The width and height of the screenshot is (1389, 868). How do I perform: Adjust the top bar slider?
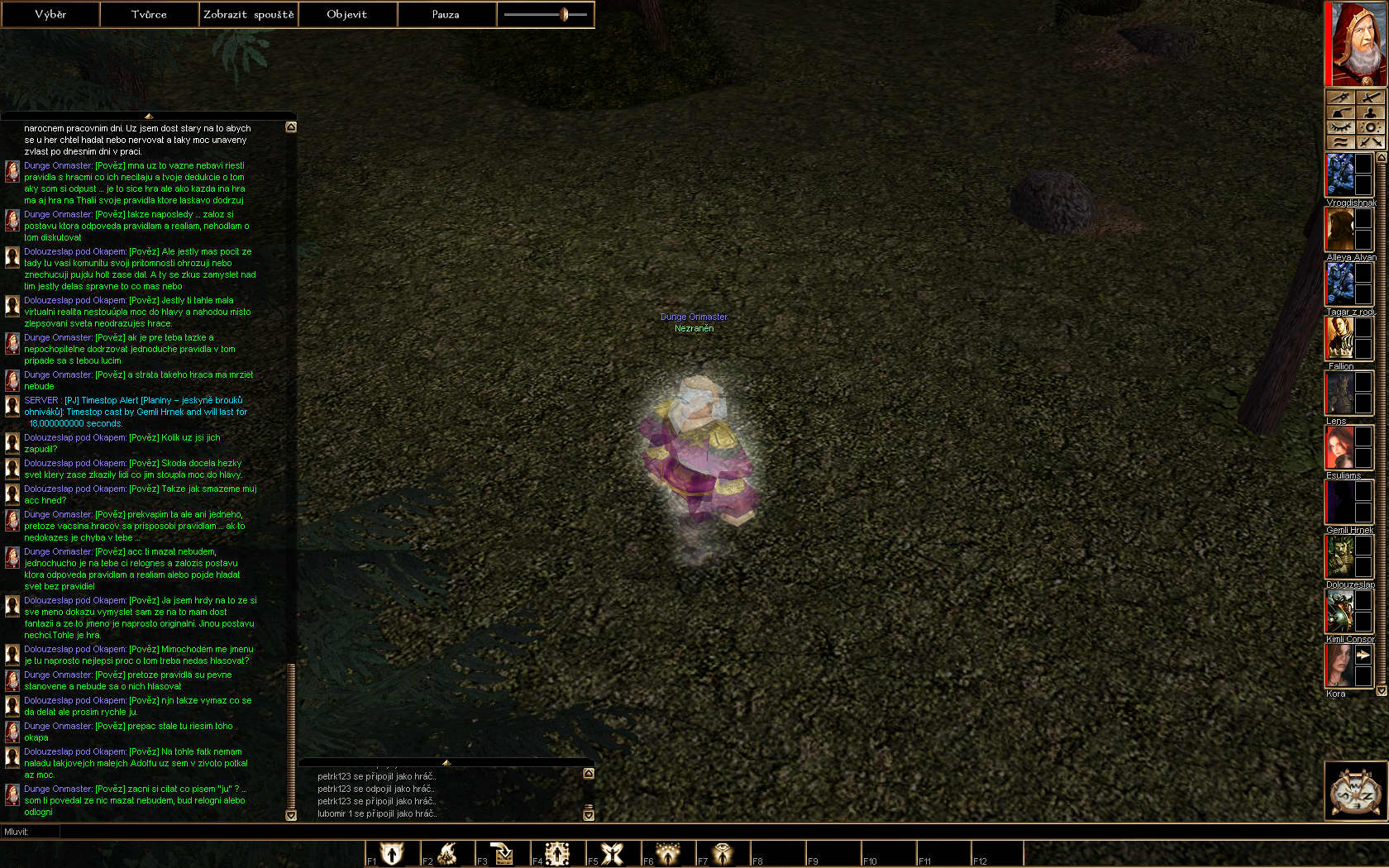pyautogui.click(x=565, y=14)
